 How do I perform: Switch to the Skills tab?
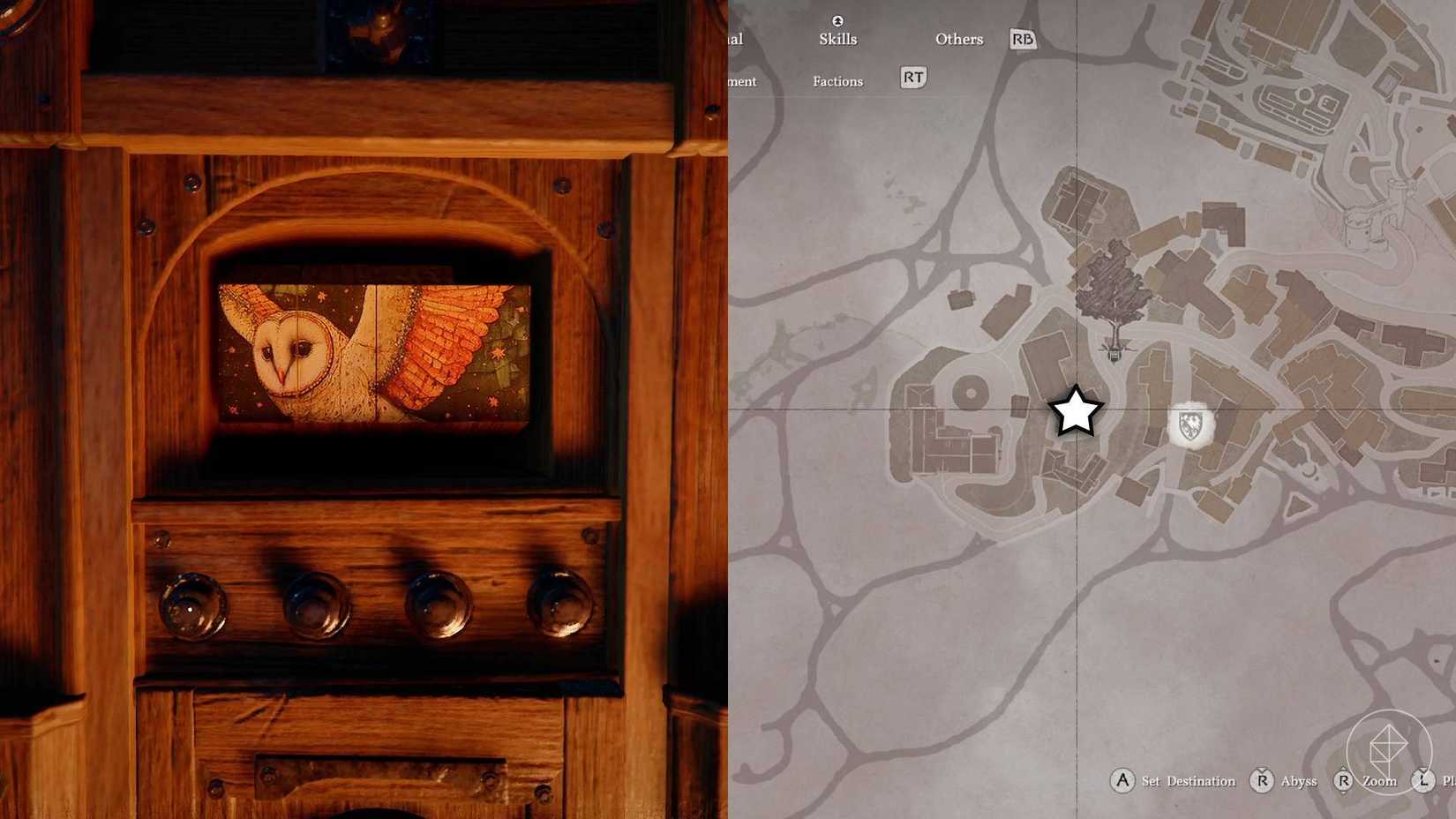pos(837,39)
